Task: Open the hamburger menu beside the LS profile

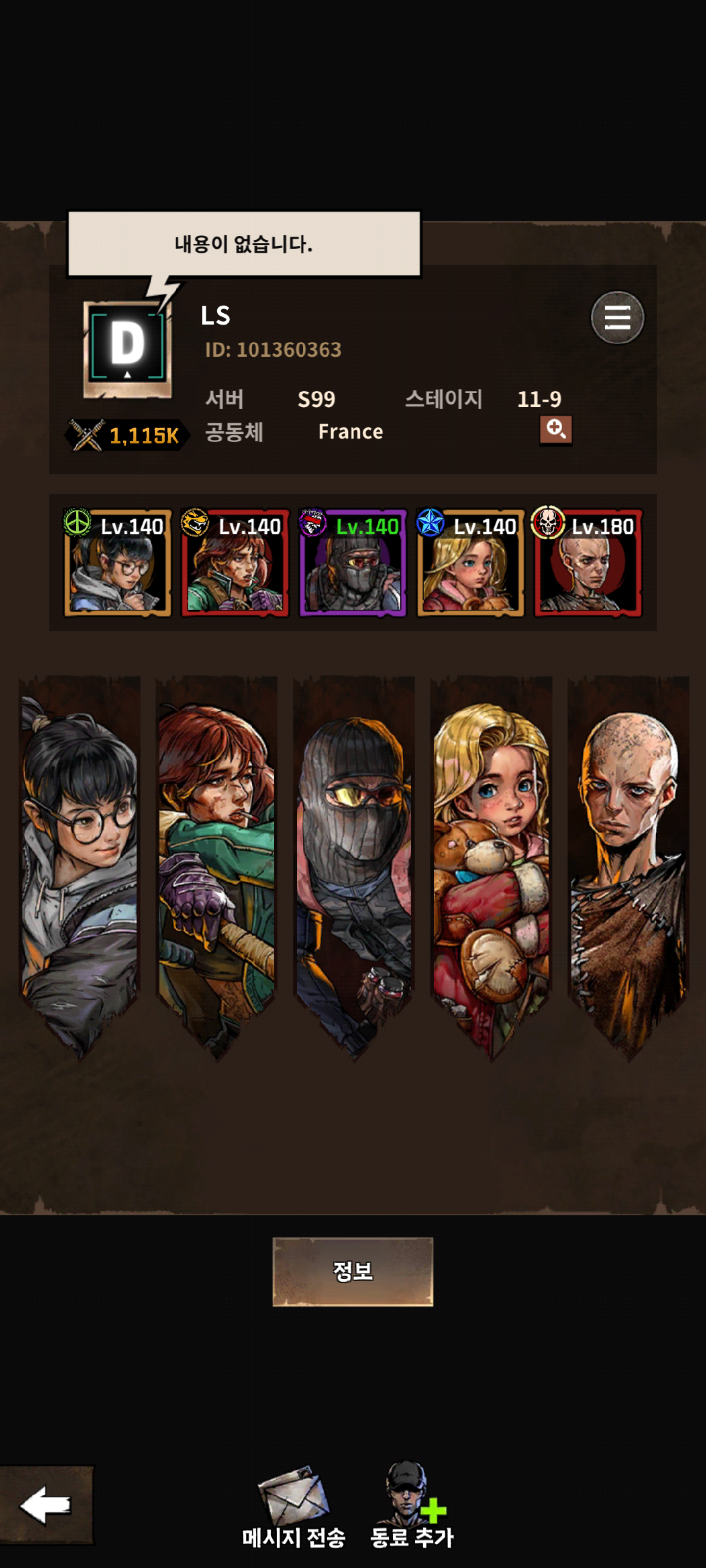Action: (616, 317)
